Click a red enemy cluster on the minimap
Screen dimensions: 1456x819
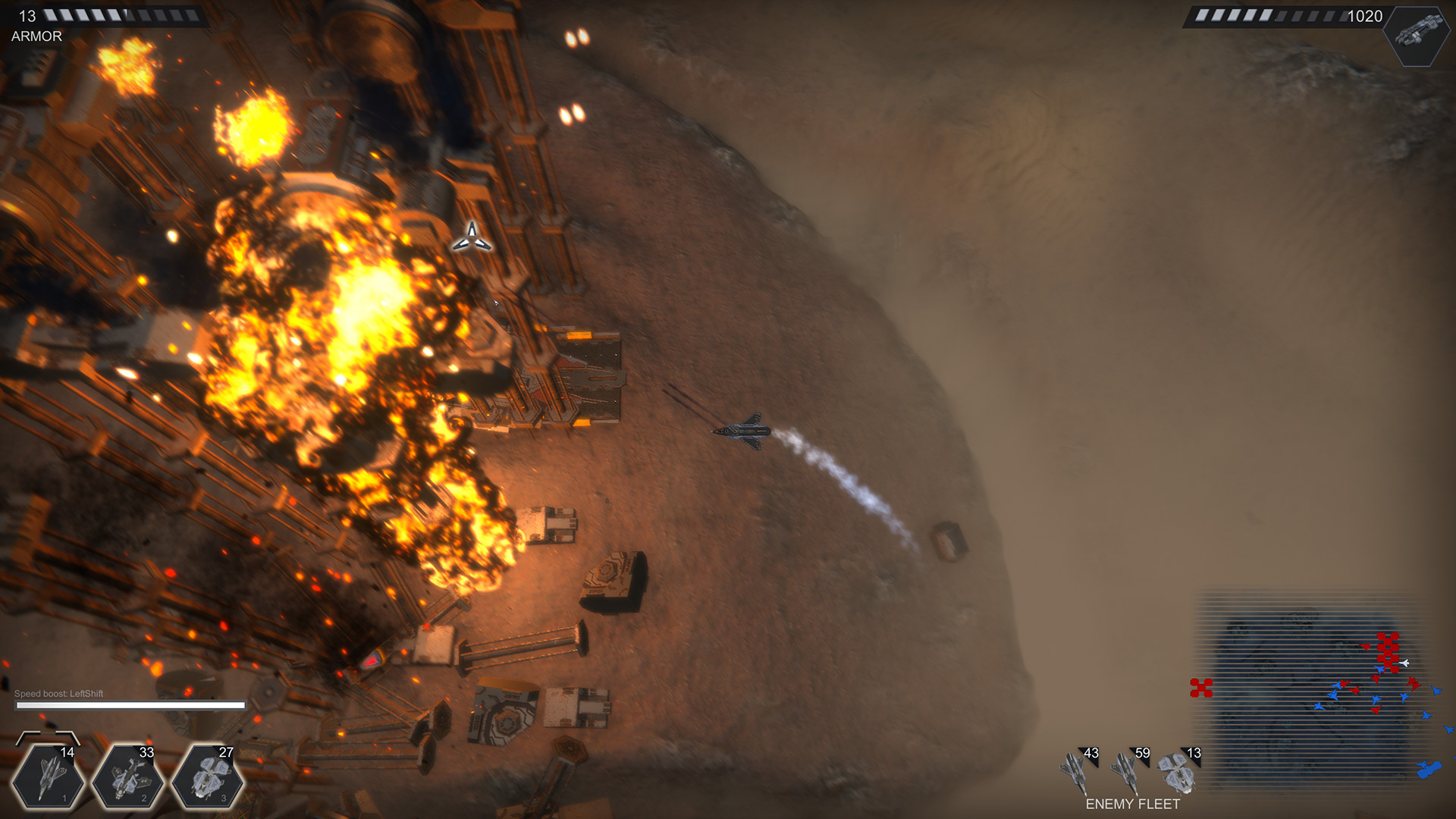(1389, 652)
